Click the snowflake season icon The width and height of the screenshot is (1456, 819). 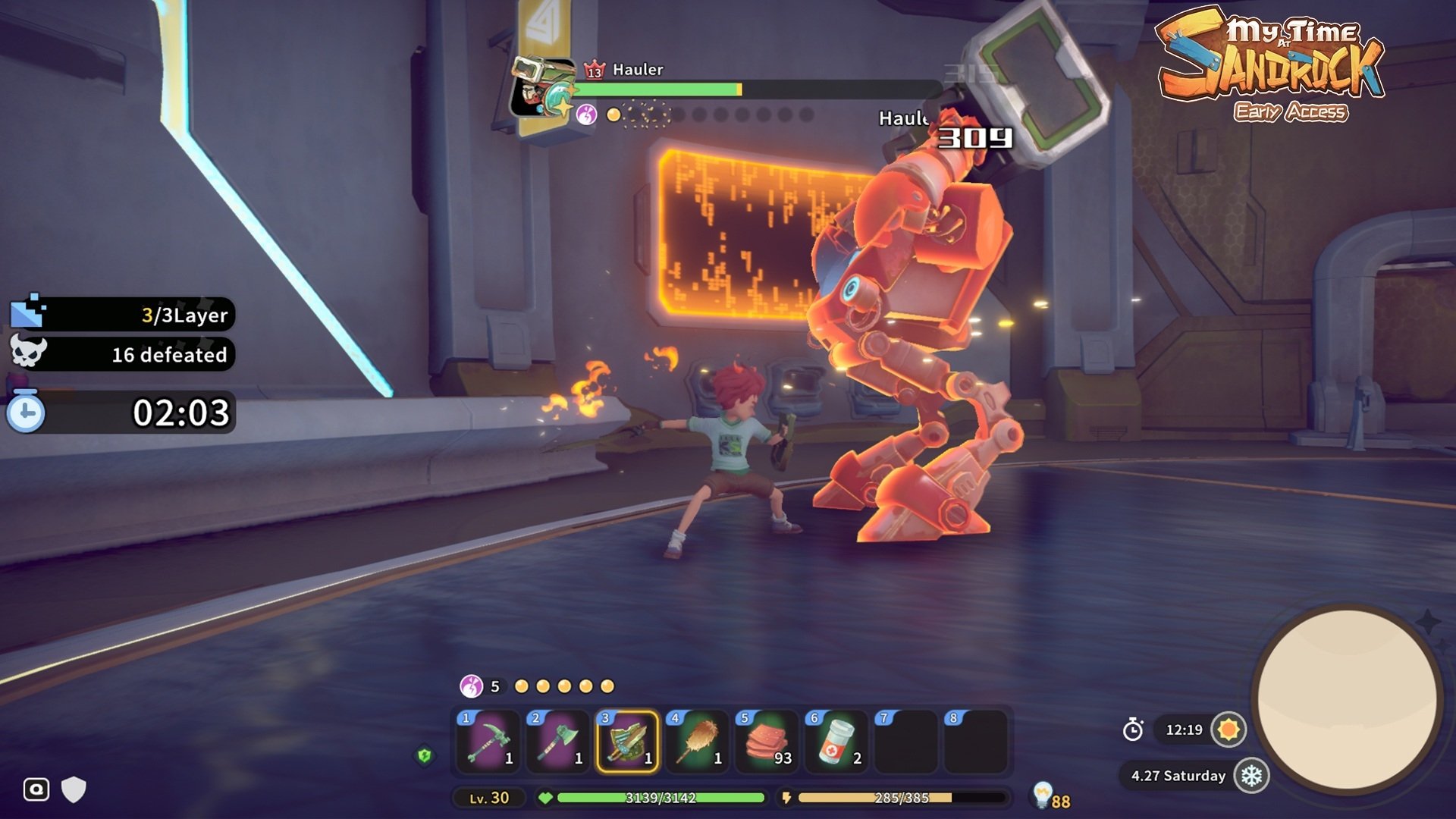tap(1251, 776)
